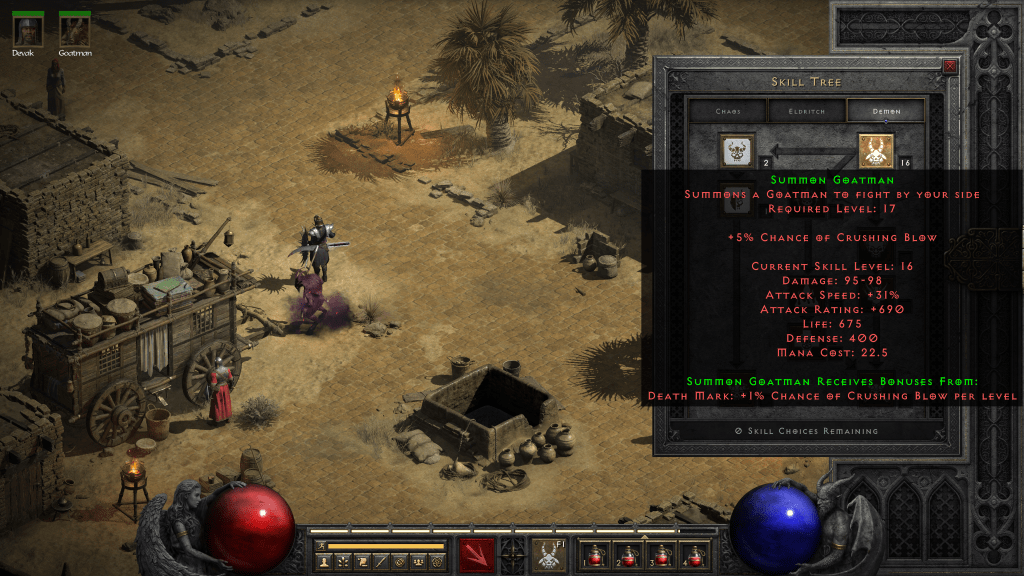Screen dimensions: 1024x576
Task: Click the Summon Goatman skill icon
Action: pos(876,151)
